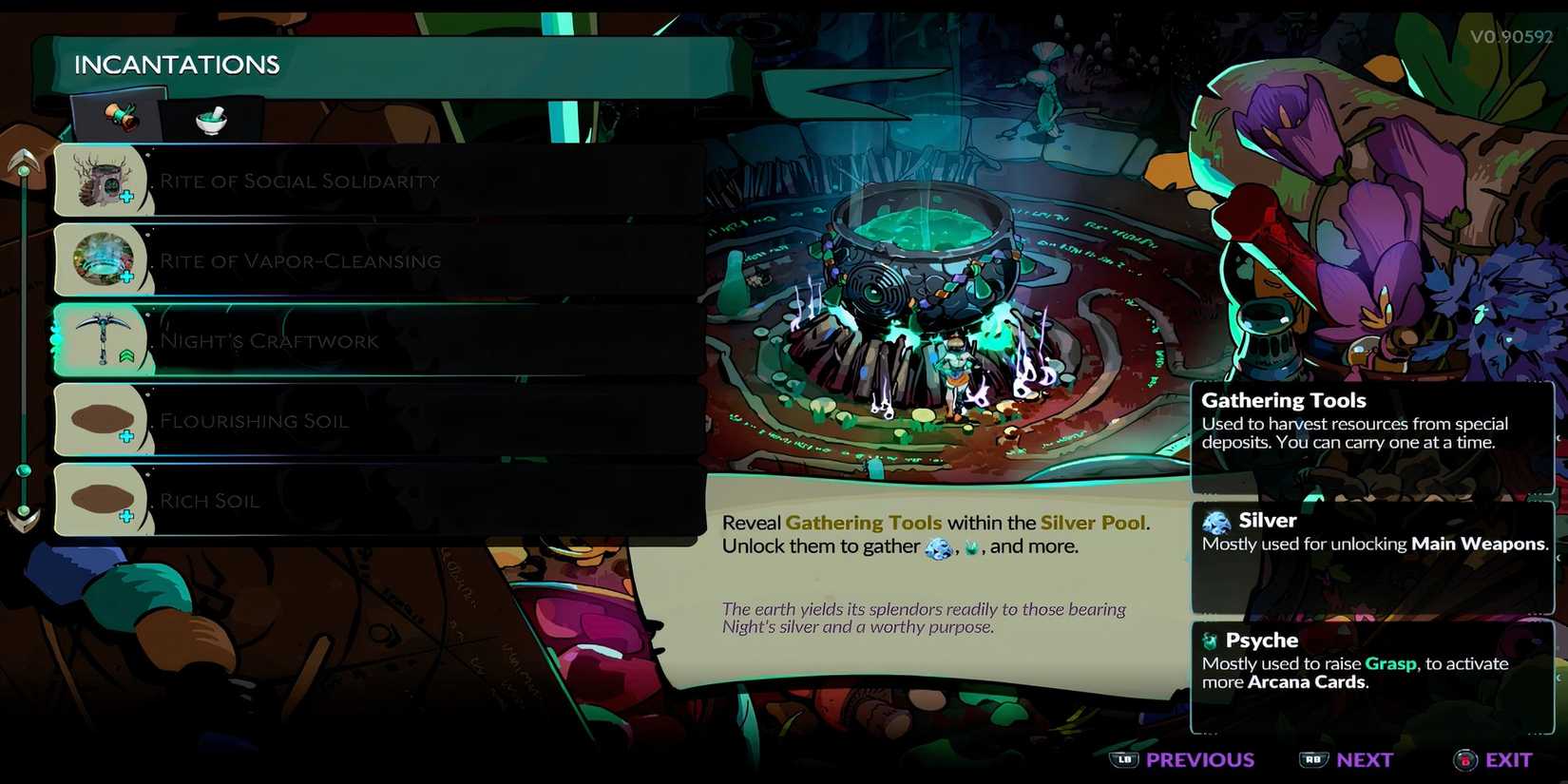Click the Rite of Social Solidarity tablet icon
Viewport: 1568px width, 784px height.
click(x=103, y=179)
